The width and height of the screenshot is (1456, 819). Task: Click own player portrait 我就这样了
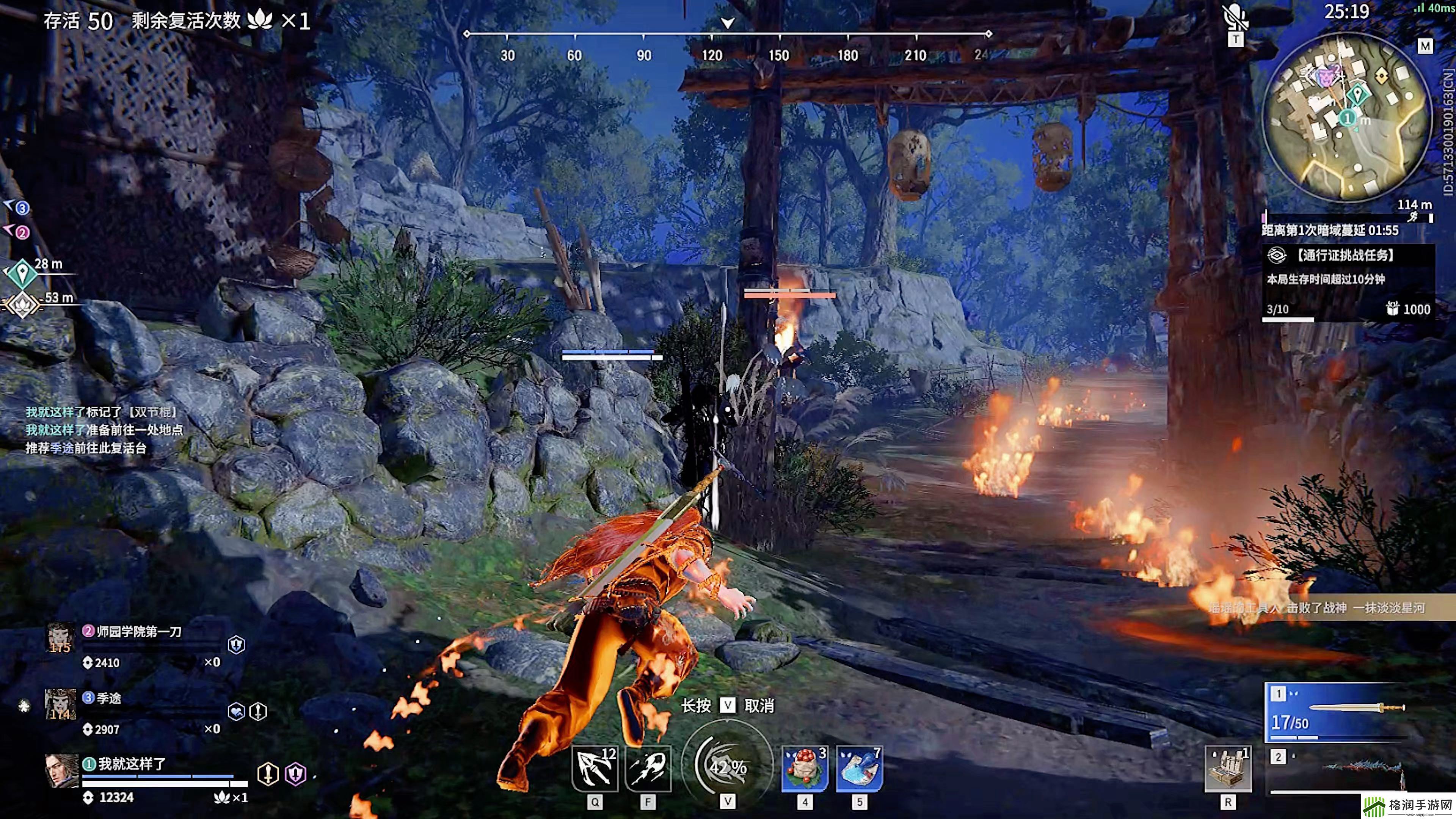(x=61, y=771)
